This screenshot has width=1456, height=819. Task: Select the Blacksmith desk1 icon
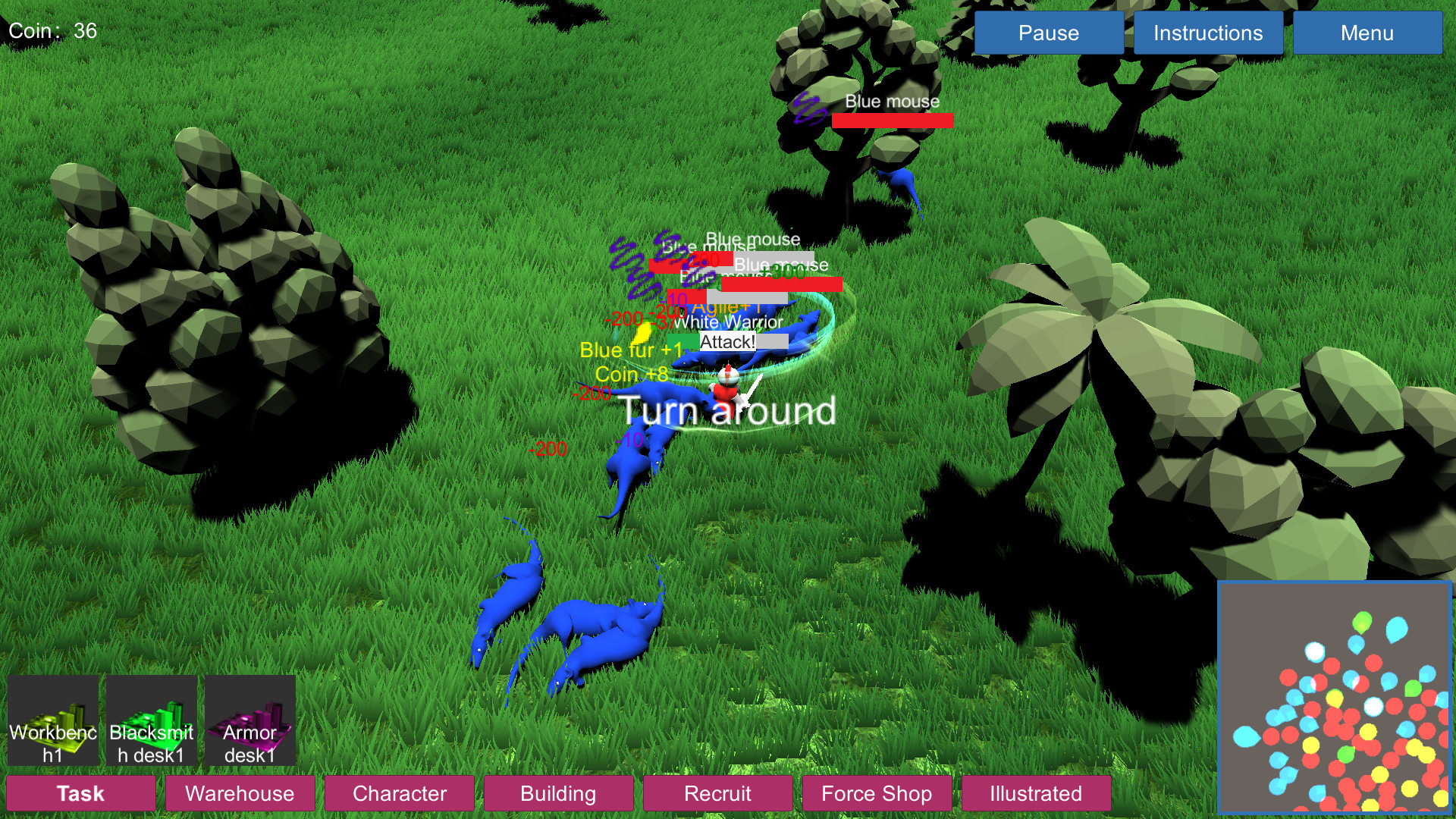pos(151,719)
